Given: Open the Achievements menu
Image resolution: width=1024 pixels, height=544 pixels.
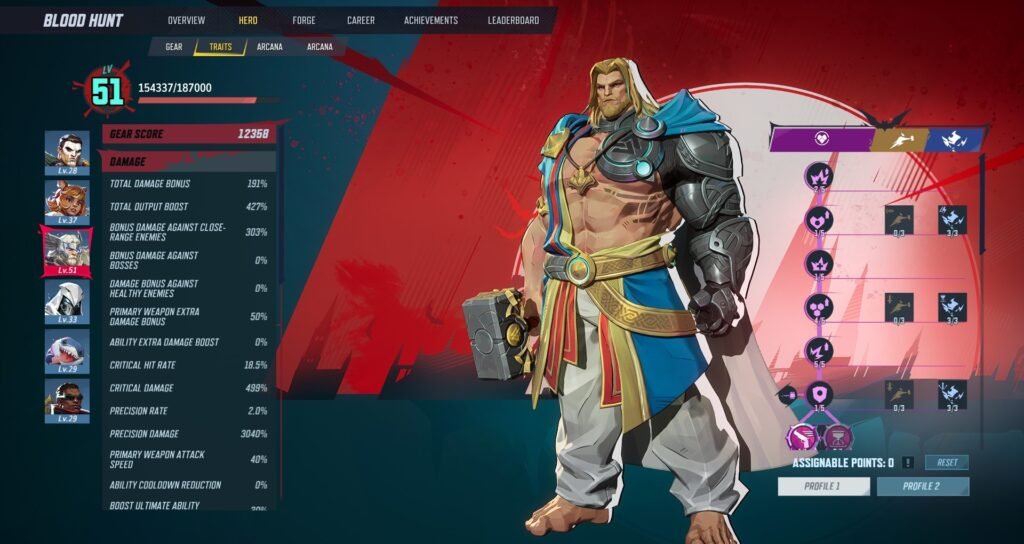Looking at the screenshot, I should [x=431, y=20].
